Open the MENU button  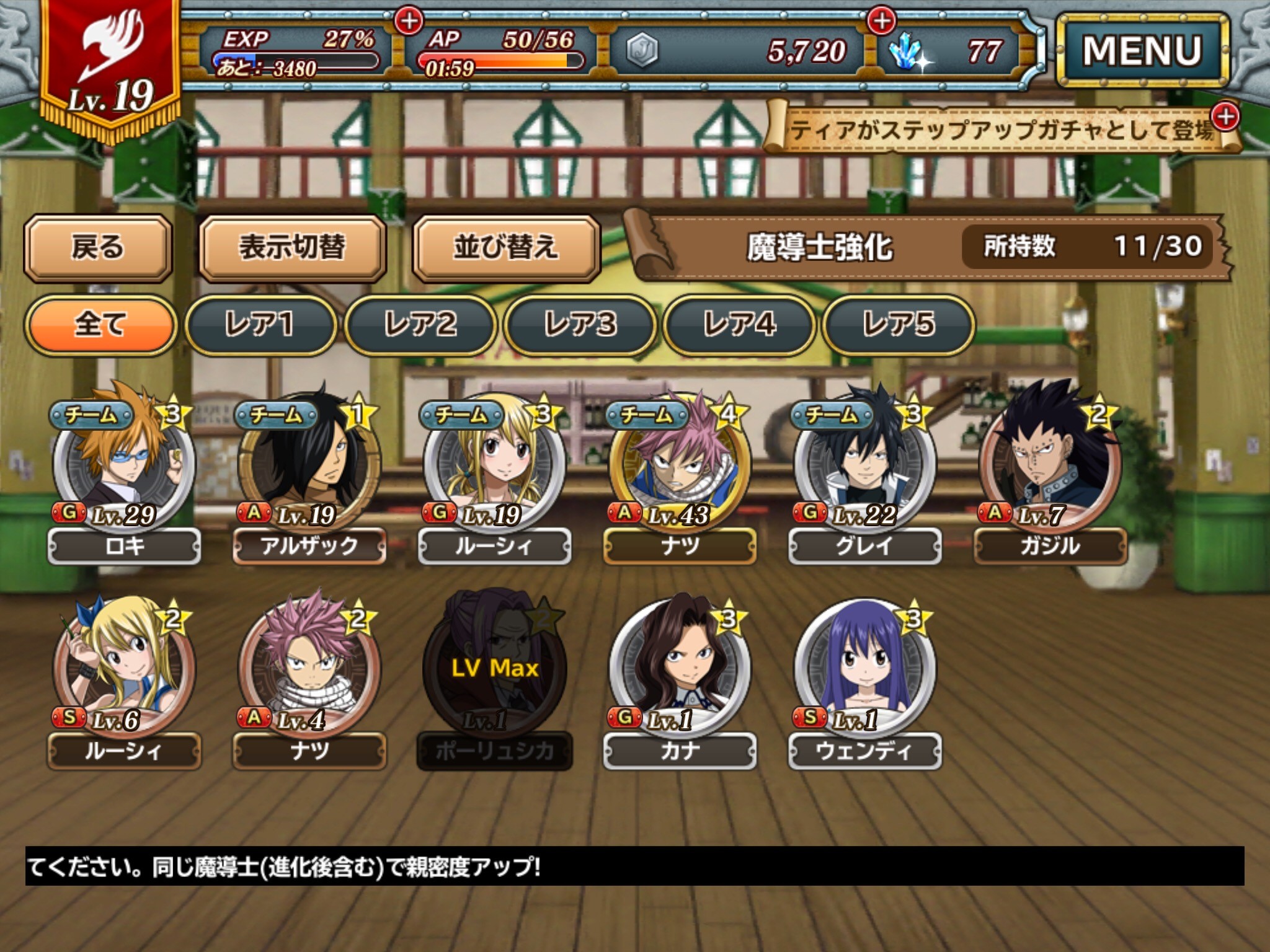(x=1142, y=51)
